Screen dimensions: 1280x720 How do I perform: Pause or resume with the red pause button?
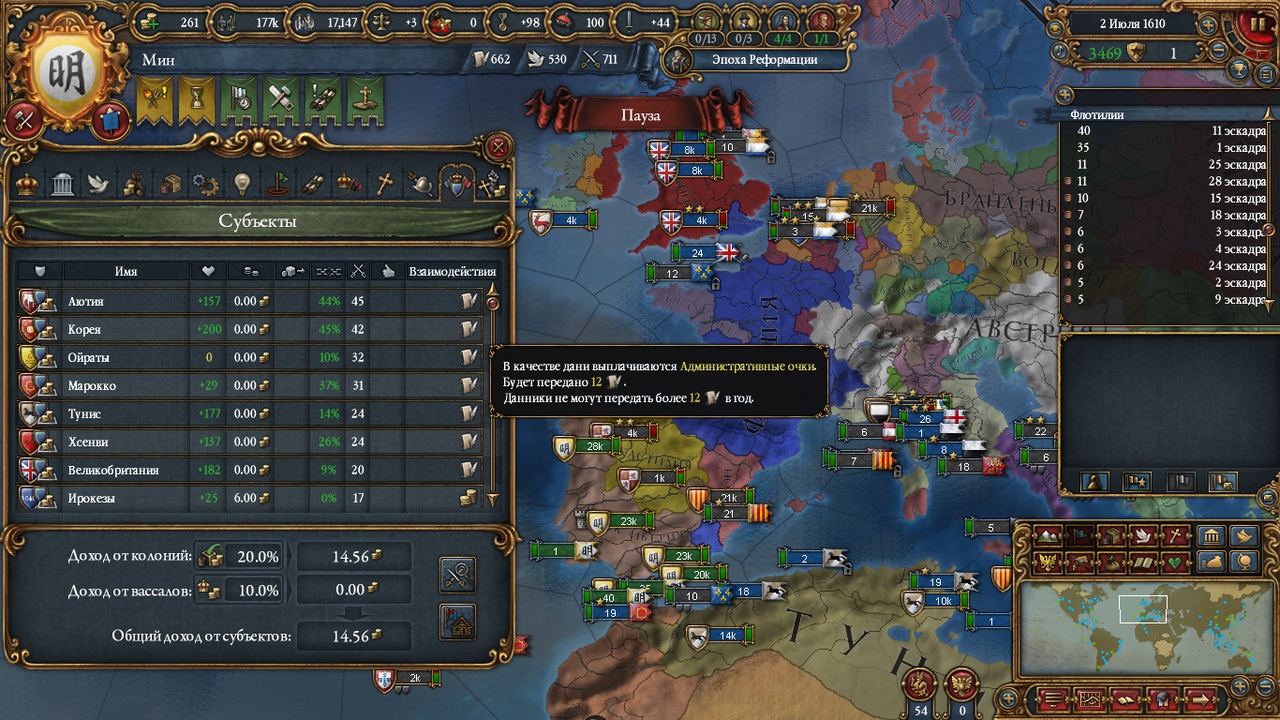(x=1255, y=24)
